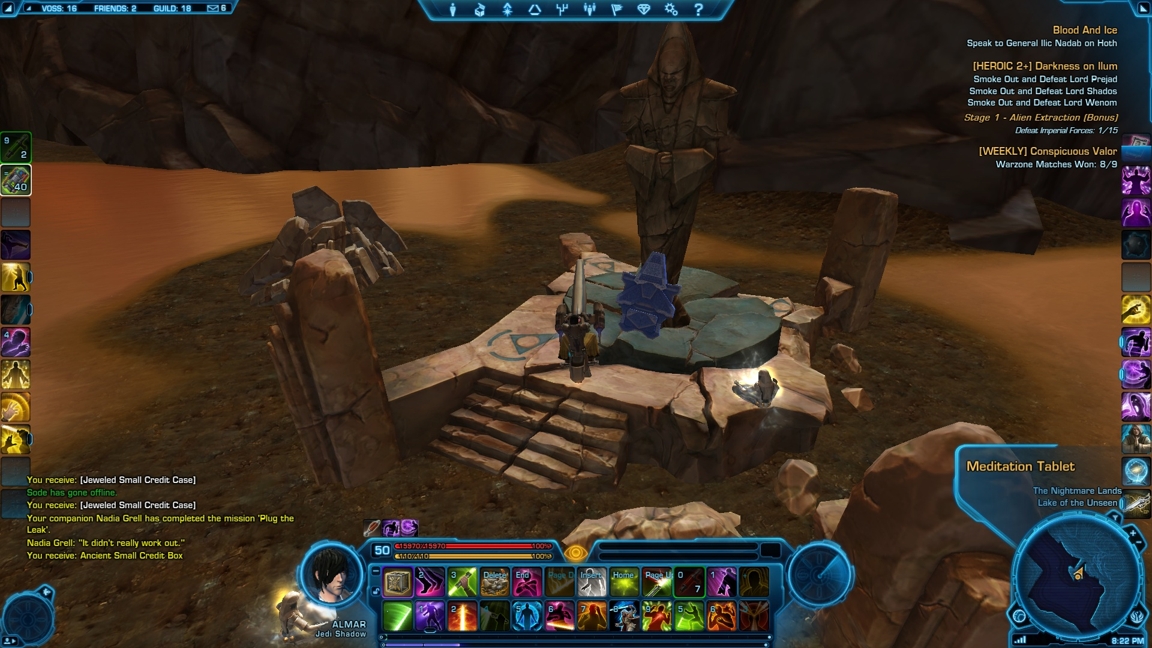This screenshot has height=648, width=1152.
Task: Click the Almar character portrait
Action: [x=332, y=574]
